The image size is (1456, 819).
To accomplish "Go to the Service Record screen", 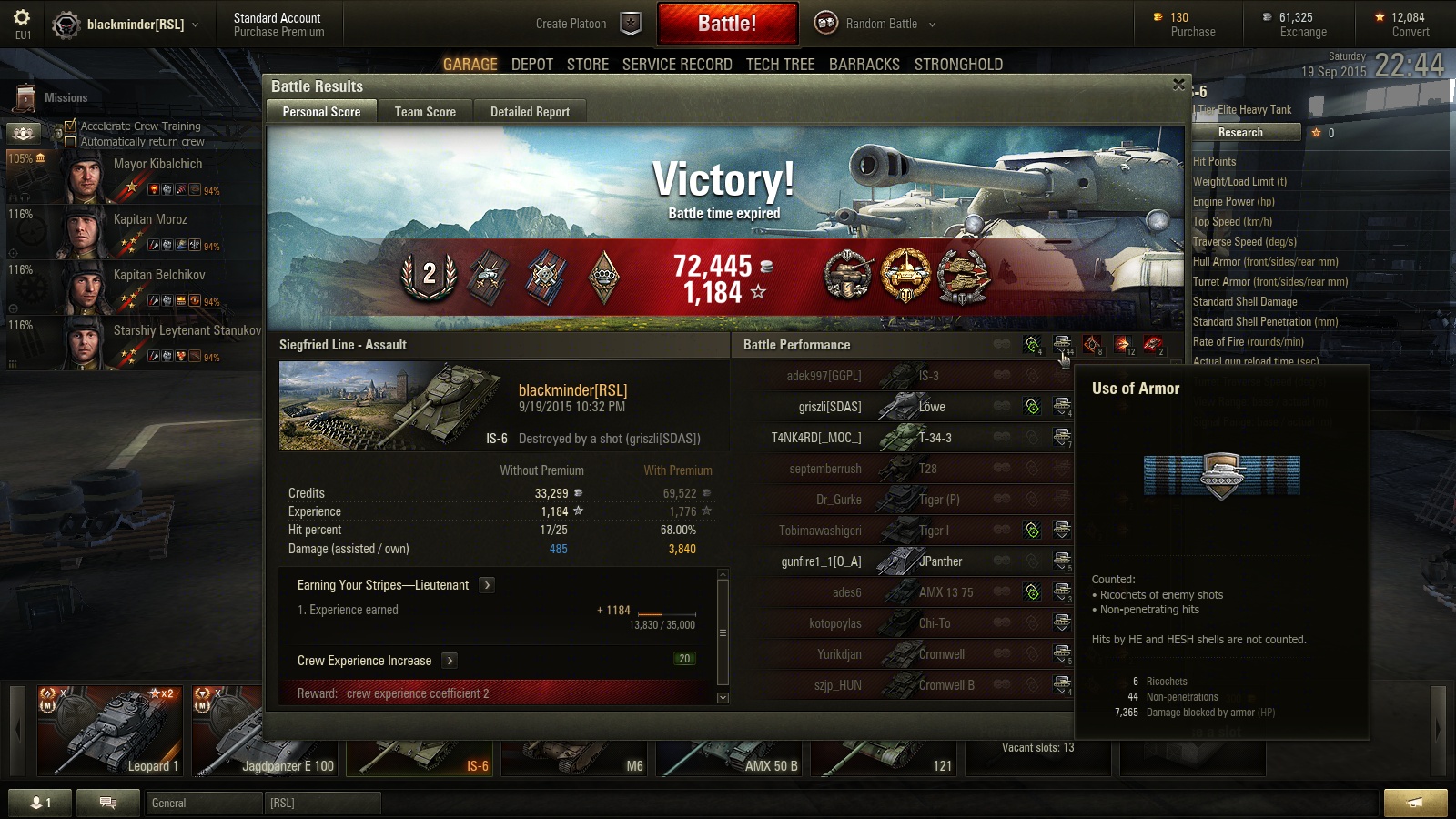I will pyautogui.click(x=677, y=65).
